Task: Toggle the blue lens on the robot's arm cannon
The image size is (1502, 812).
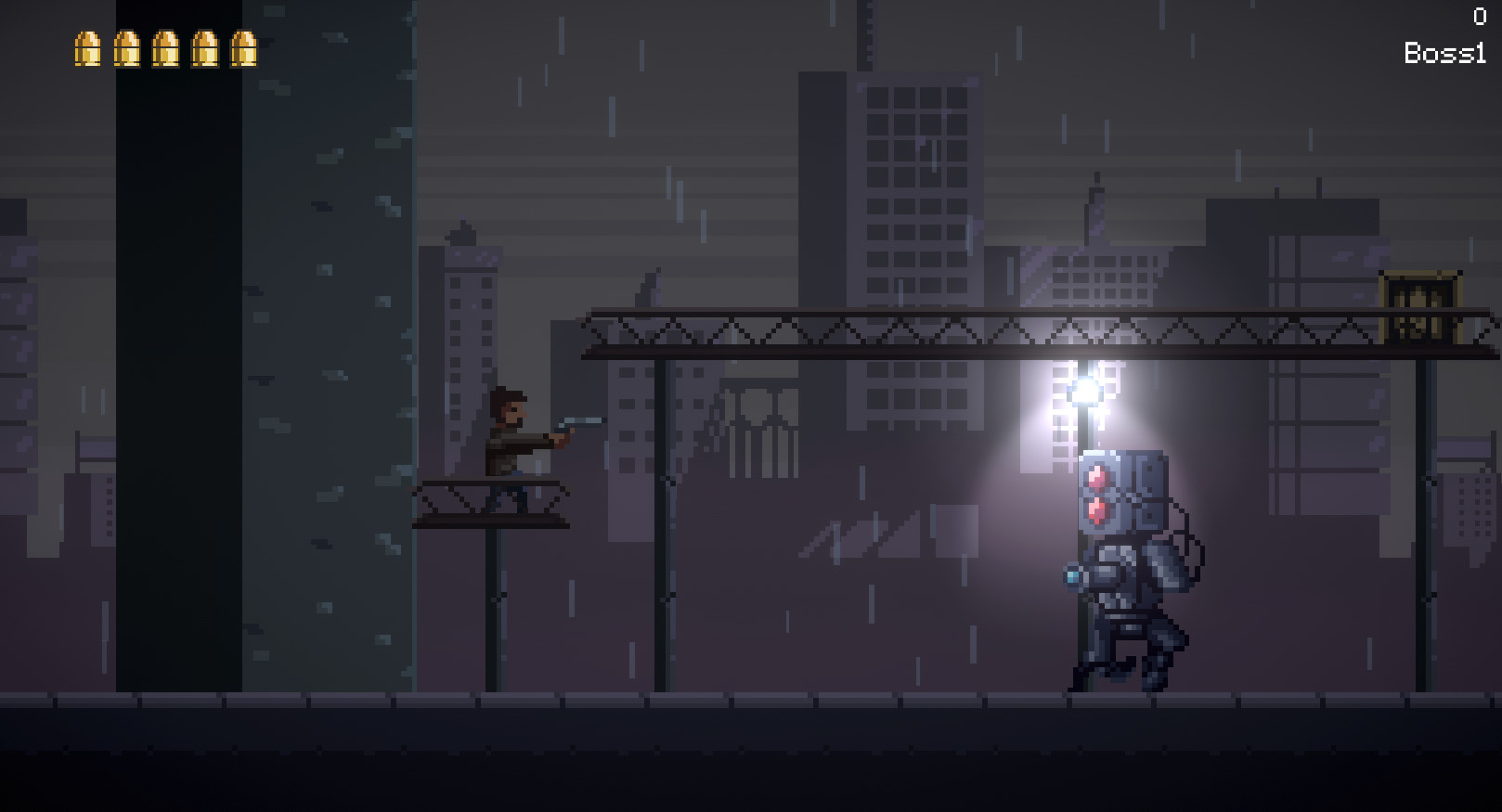Action: (1074, 576)
